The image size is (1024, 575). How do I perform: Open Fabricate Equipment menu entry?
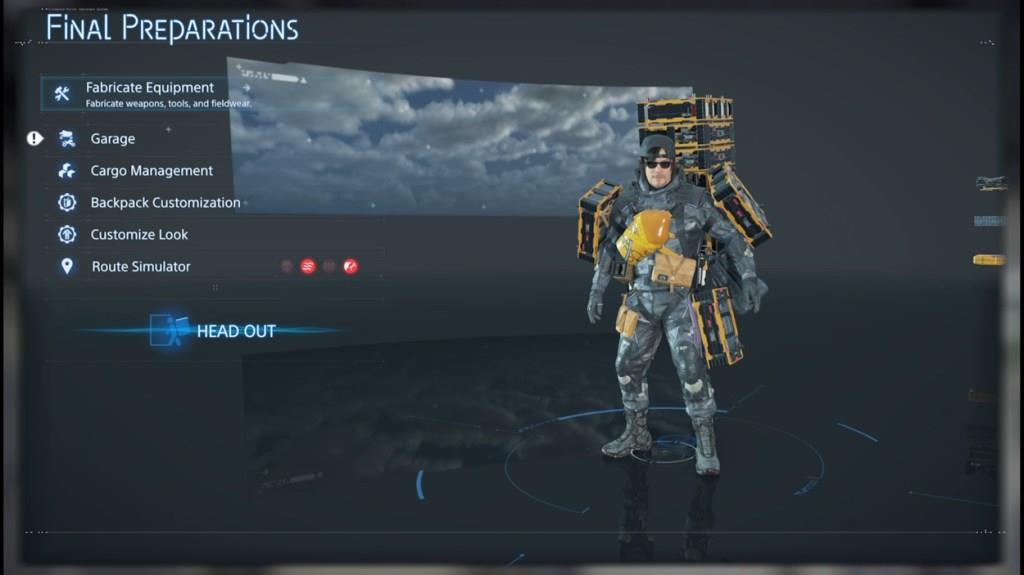tap(148, 93)
